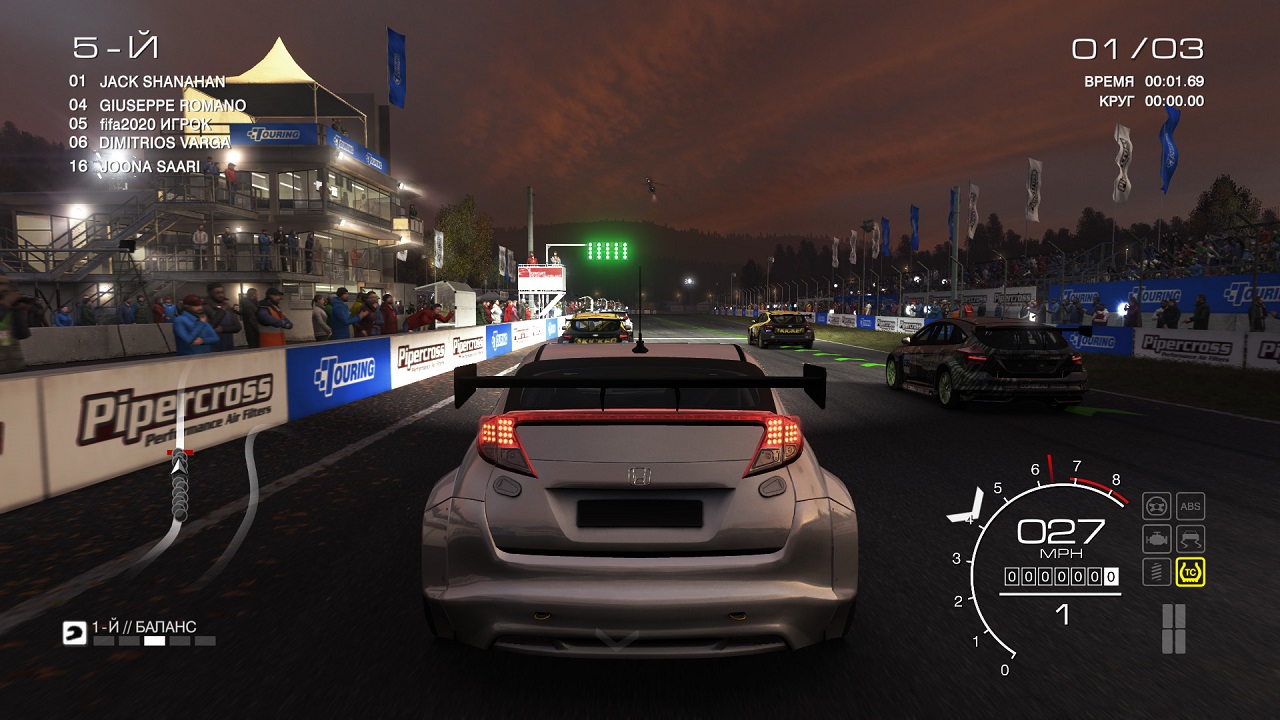Select the highlighted teammate balance segment

[155, 641]
